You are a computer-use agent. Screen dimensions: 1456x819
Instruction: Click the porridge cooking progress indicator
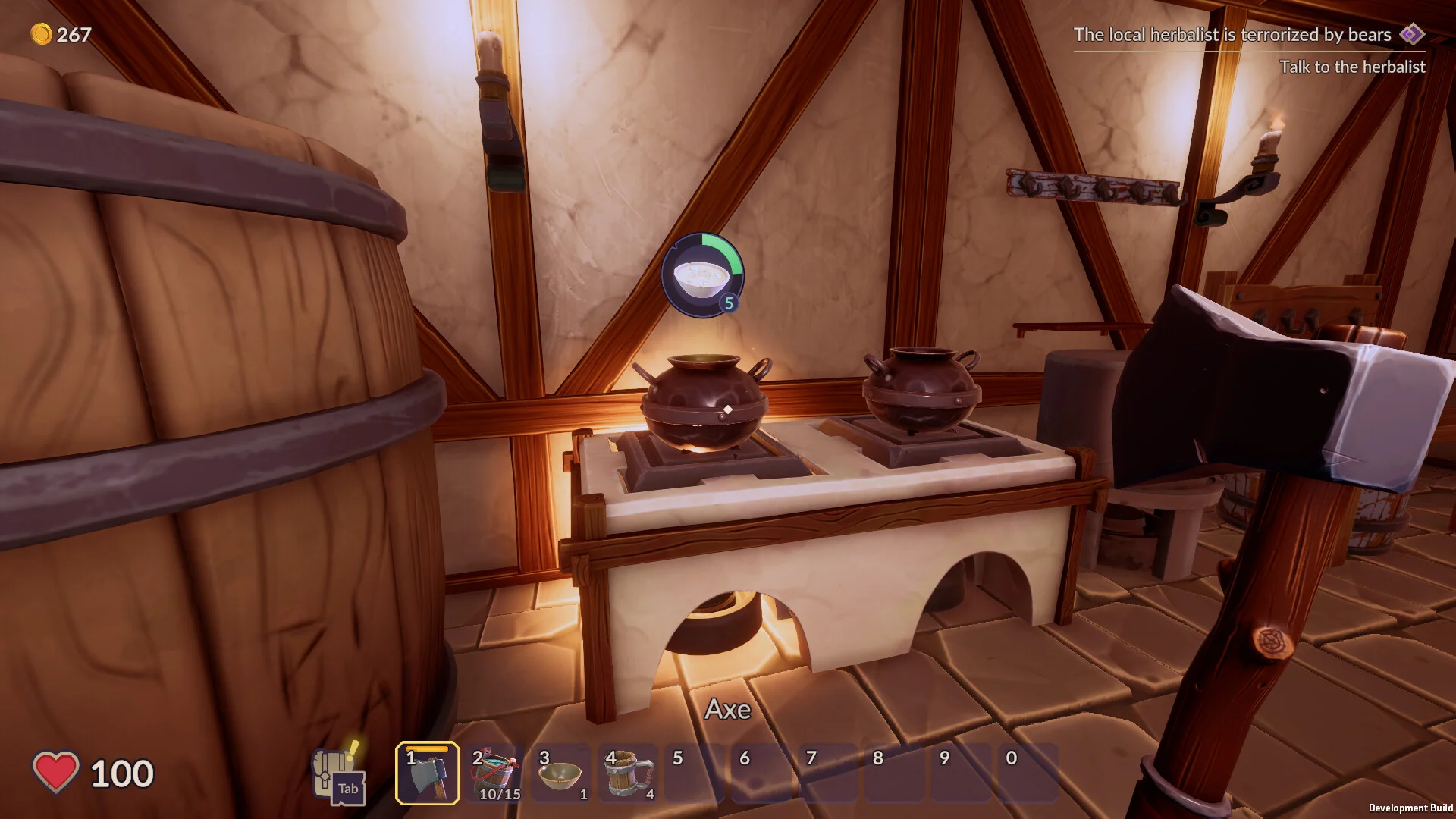[702, 275]
